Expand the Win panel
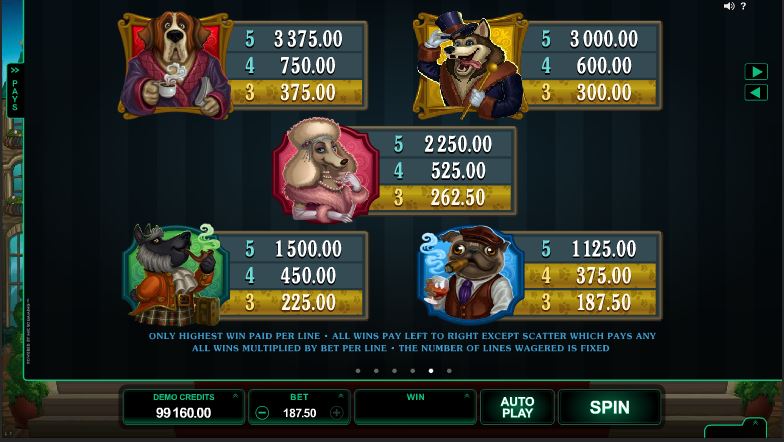 click(x=466, y=396)
